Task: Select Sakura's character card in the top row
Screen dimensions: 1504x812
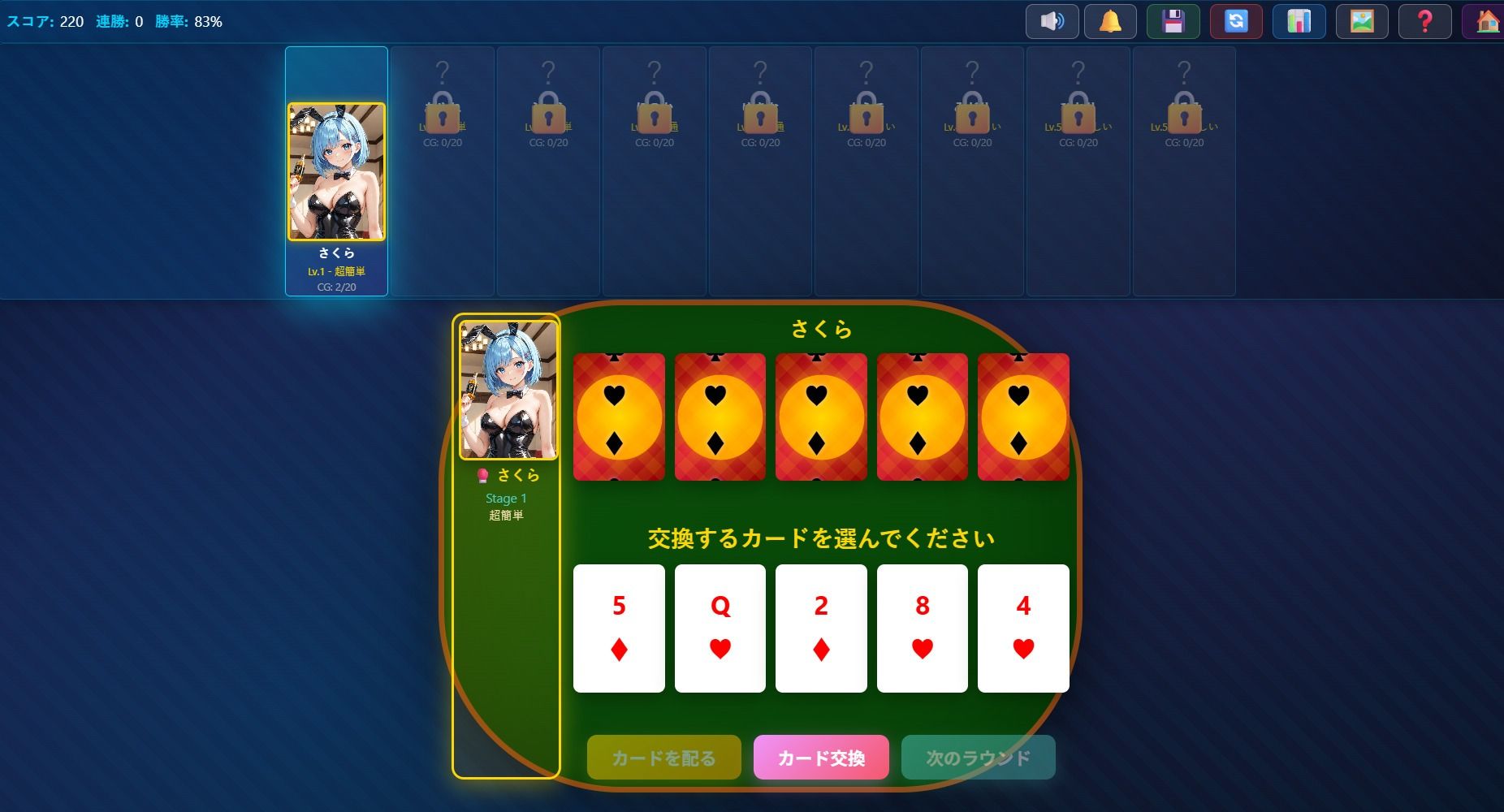Action: click(336, 172)
